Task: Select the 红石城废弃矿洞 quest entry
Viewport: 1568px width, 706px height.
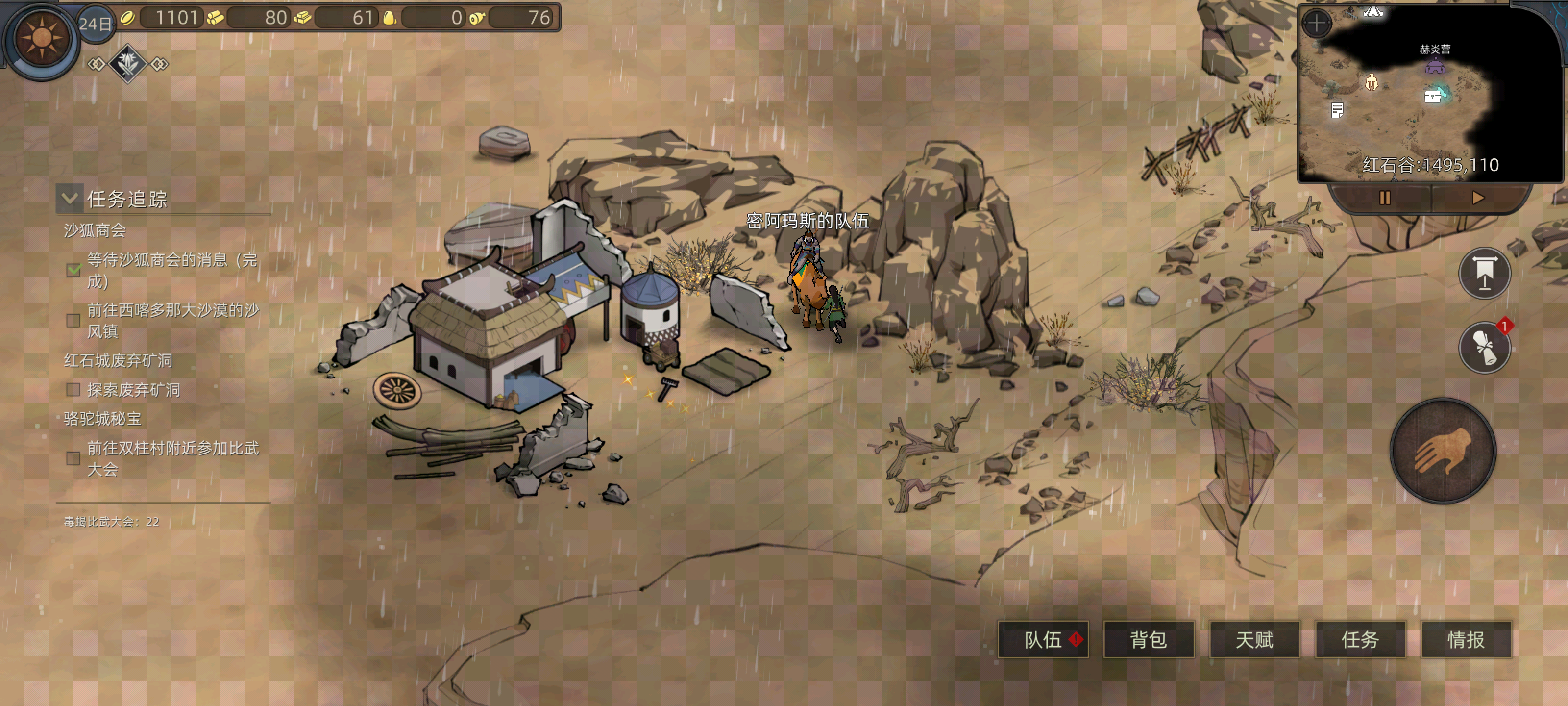Action: 118,361
